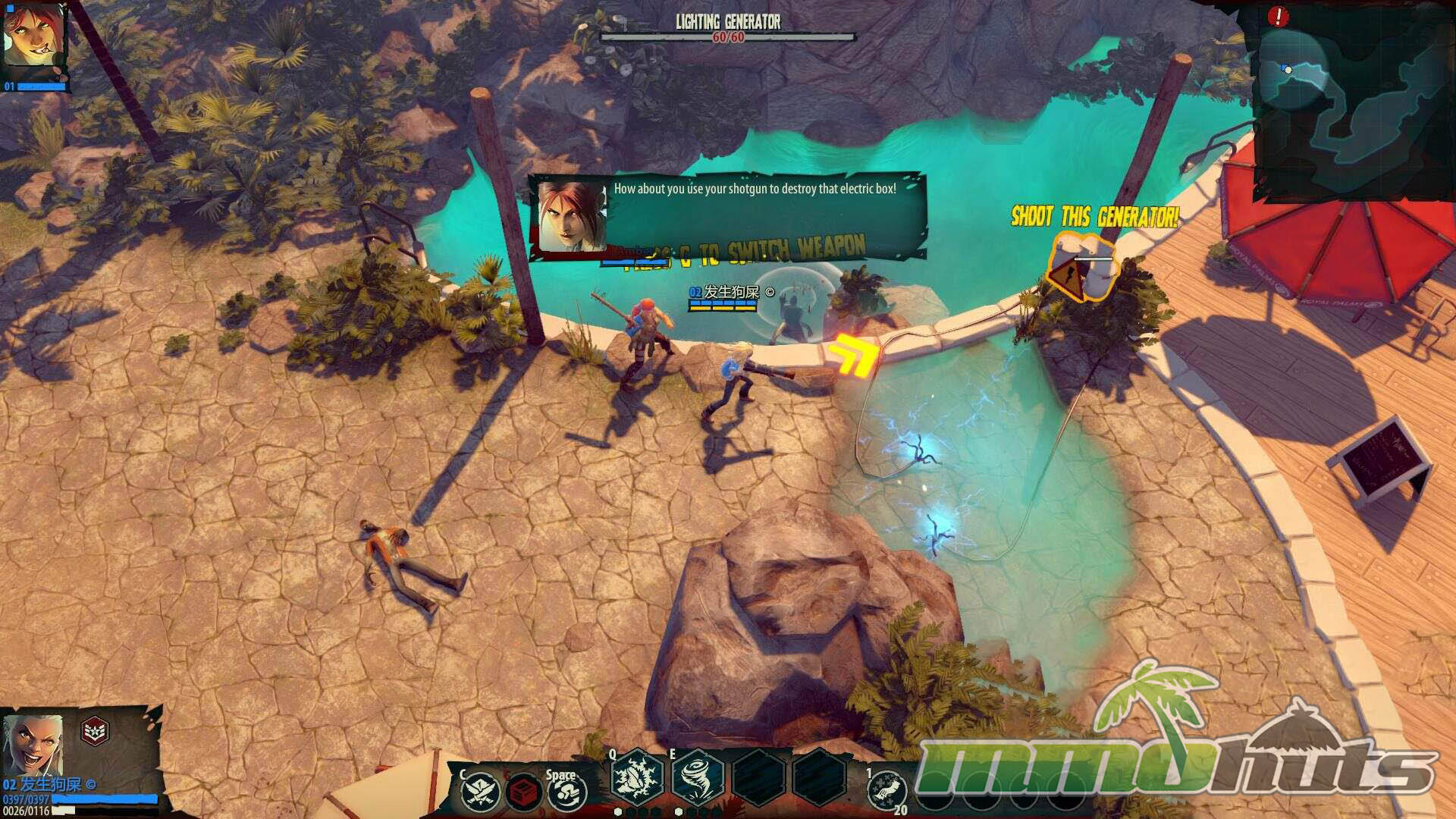This screenshot has width=1456, height=819.
Task: Use the dodge roll ability icon
Action: pos(566,793)
